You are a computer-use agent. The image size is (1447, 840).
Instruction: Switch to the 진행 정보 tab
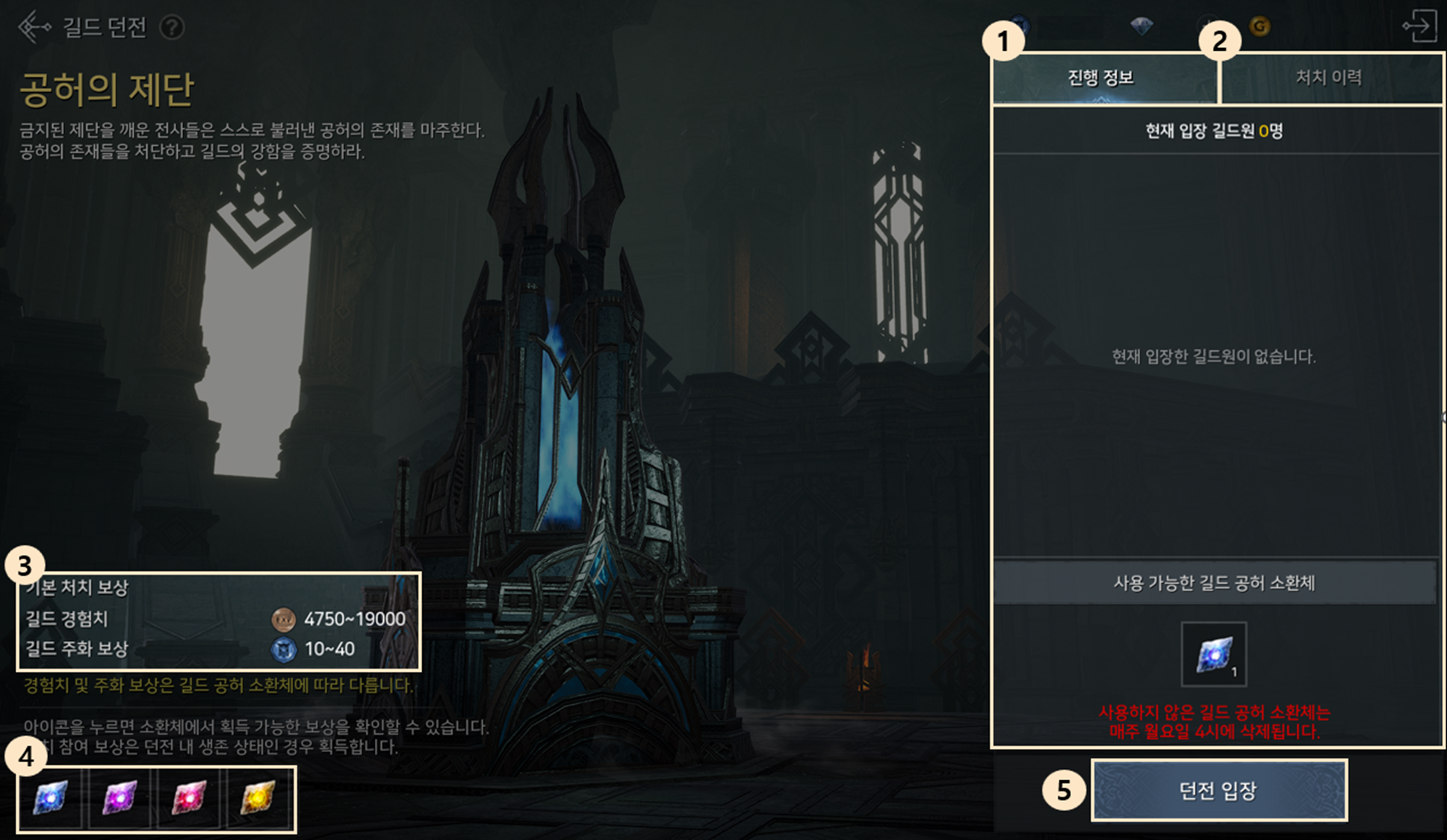click(1101, 78)
